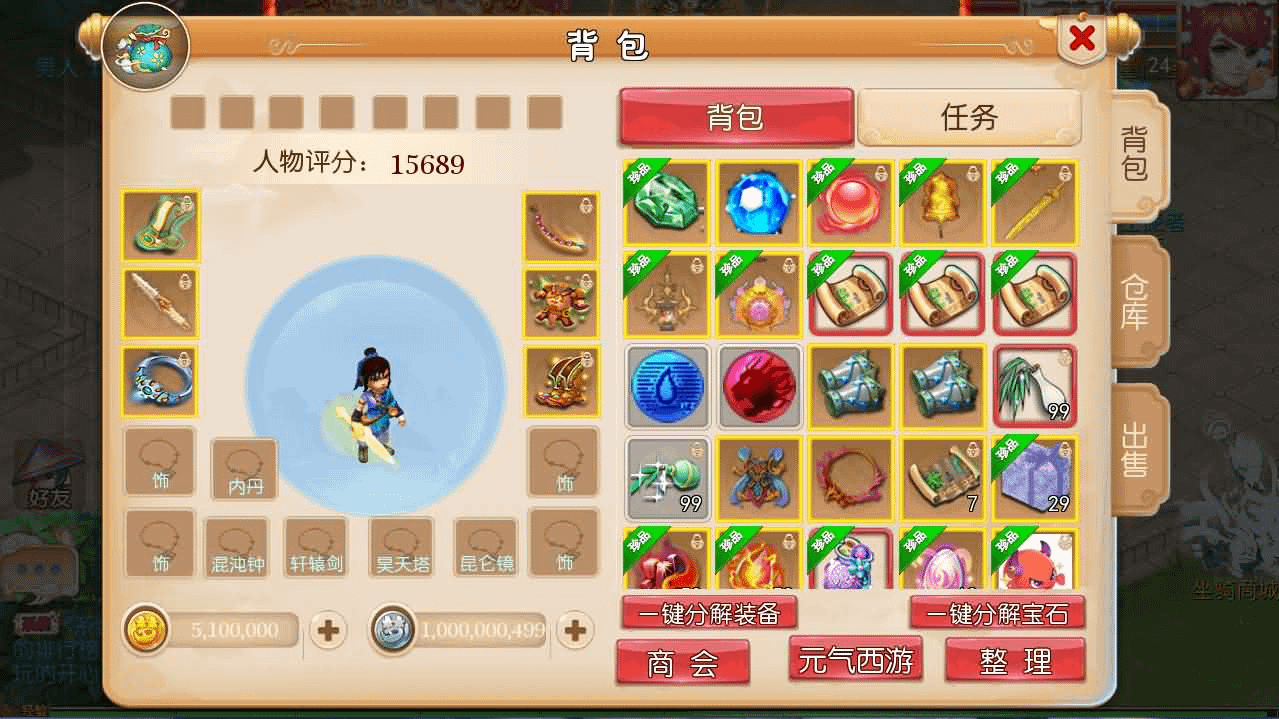Click 一键分解装备 button

click(x=708, y=613)
